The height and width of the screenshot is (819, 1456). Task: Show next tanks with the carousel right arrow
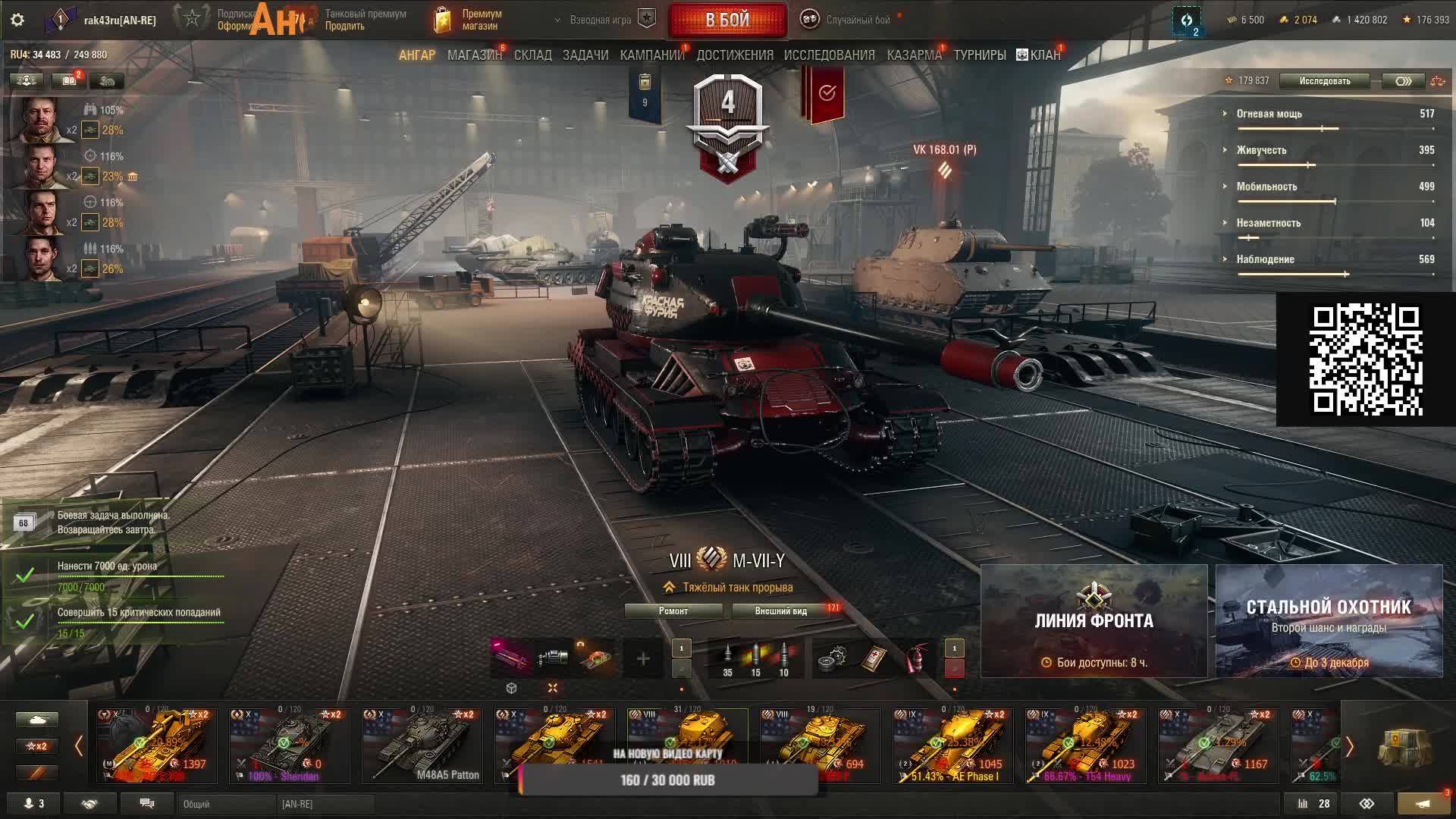(x=1350, y=747)
